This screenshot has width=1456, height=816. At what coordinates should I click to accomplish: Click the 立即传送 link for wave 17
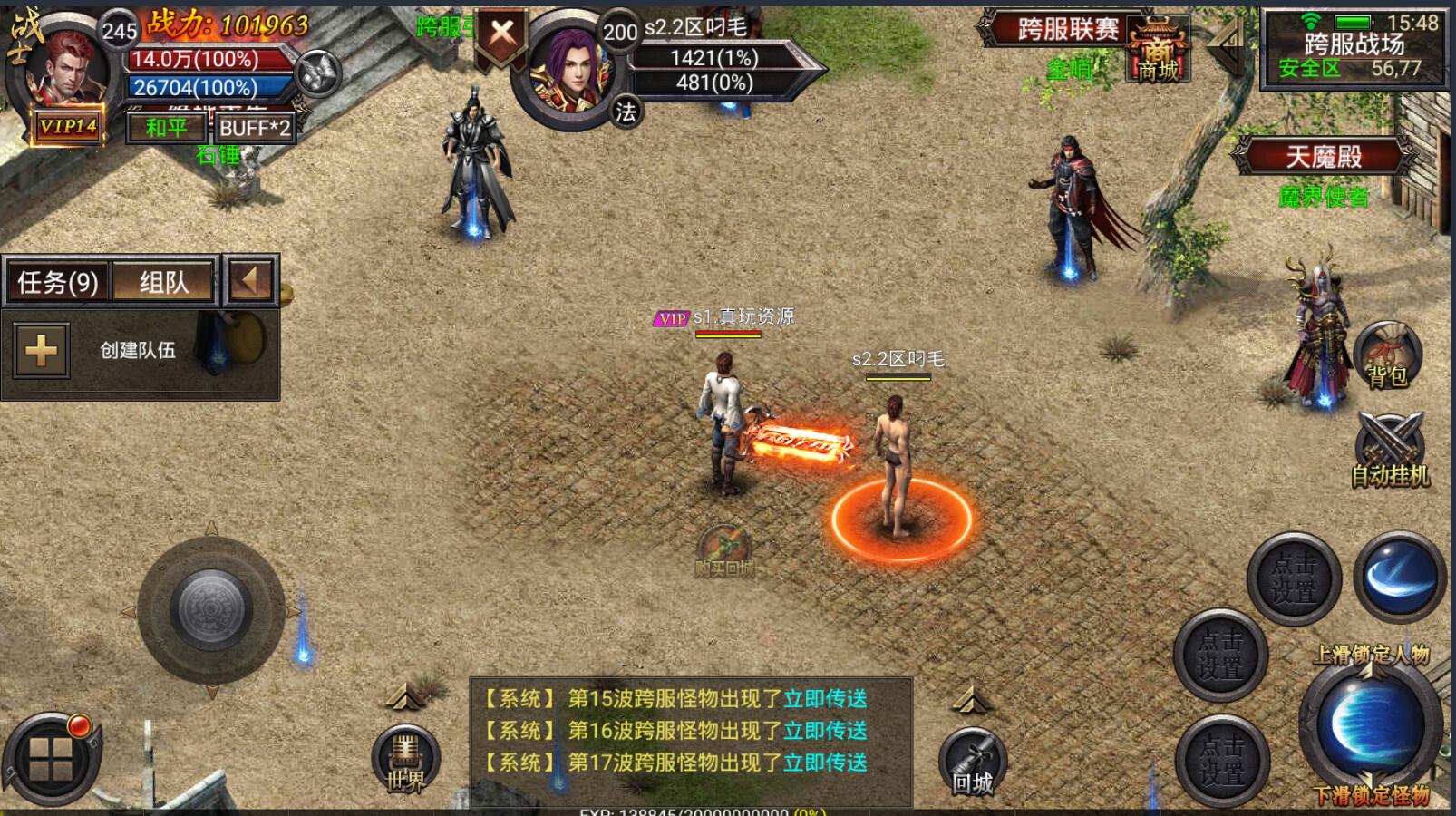point(825,763)
